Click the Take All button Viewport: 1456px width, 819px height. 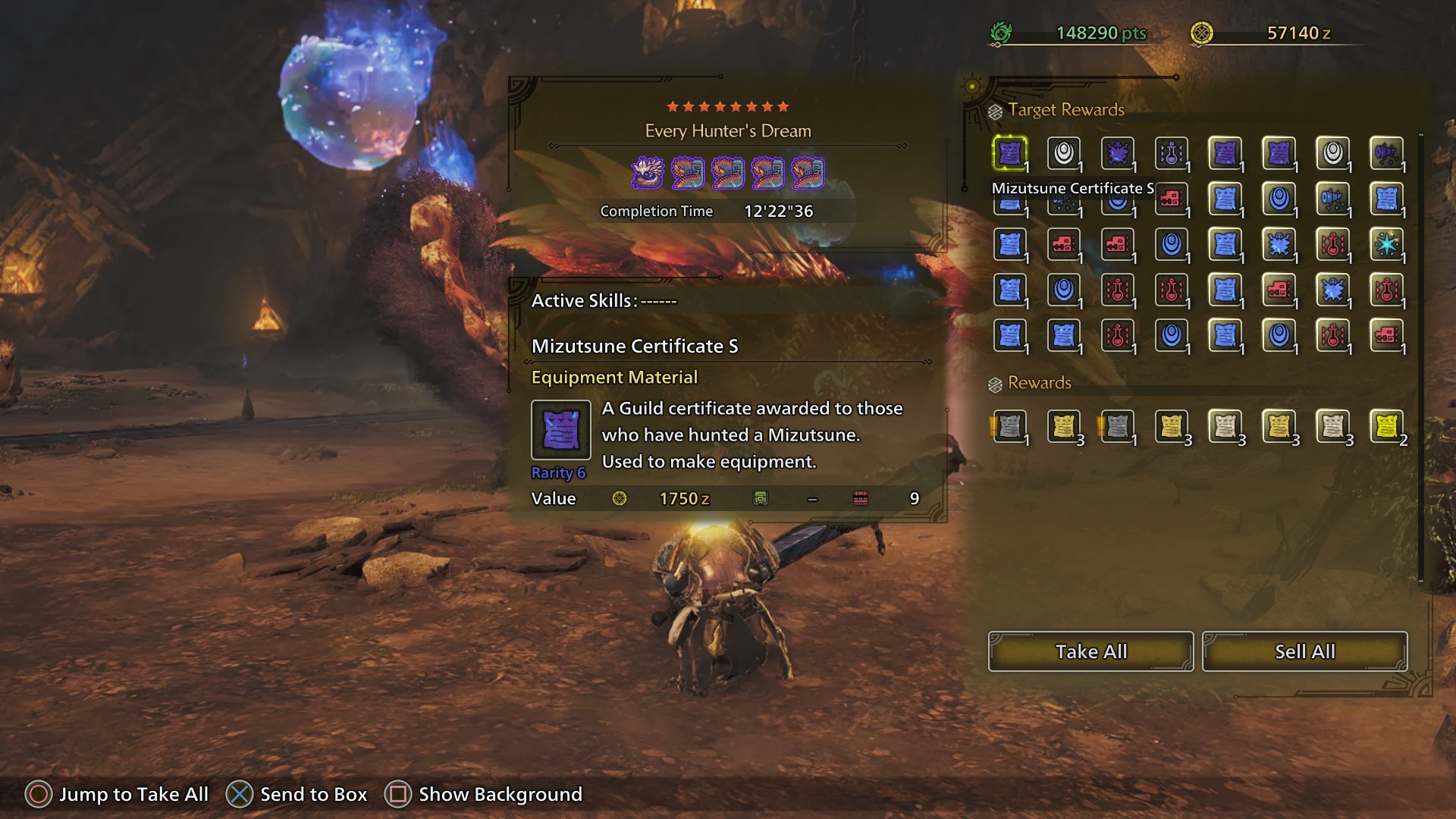(1090, 651)
